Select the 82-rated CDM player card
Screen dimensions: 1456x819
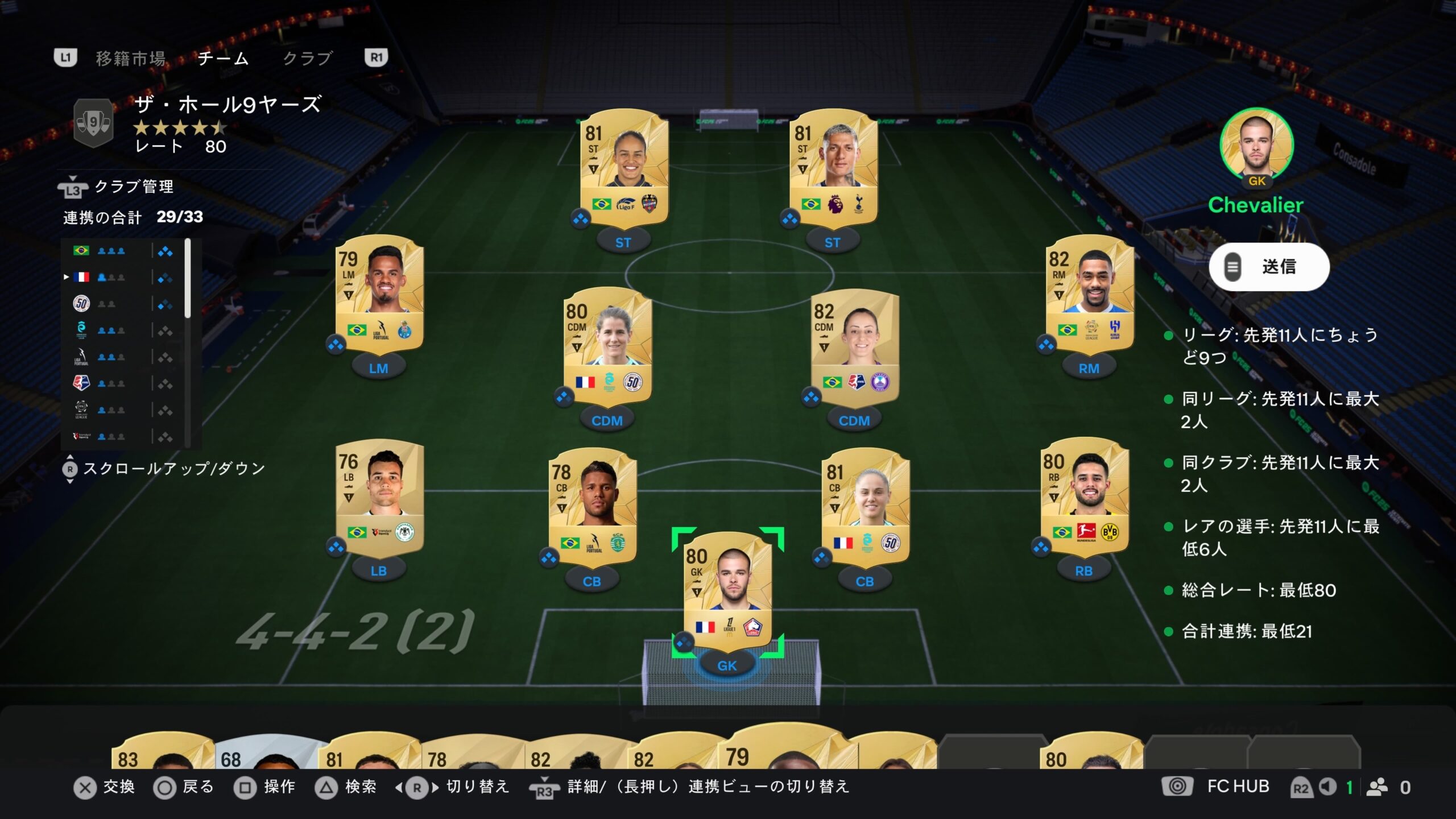(855, 346)
